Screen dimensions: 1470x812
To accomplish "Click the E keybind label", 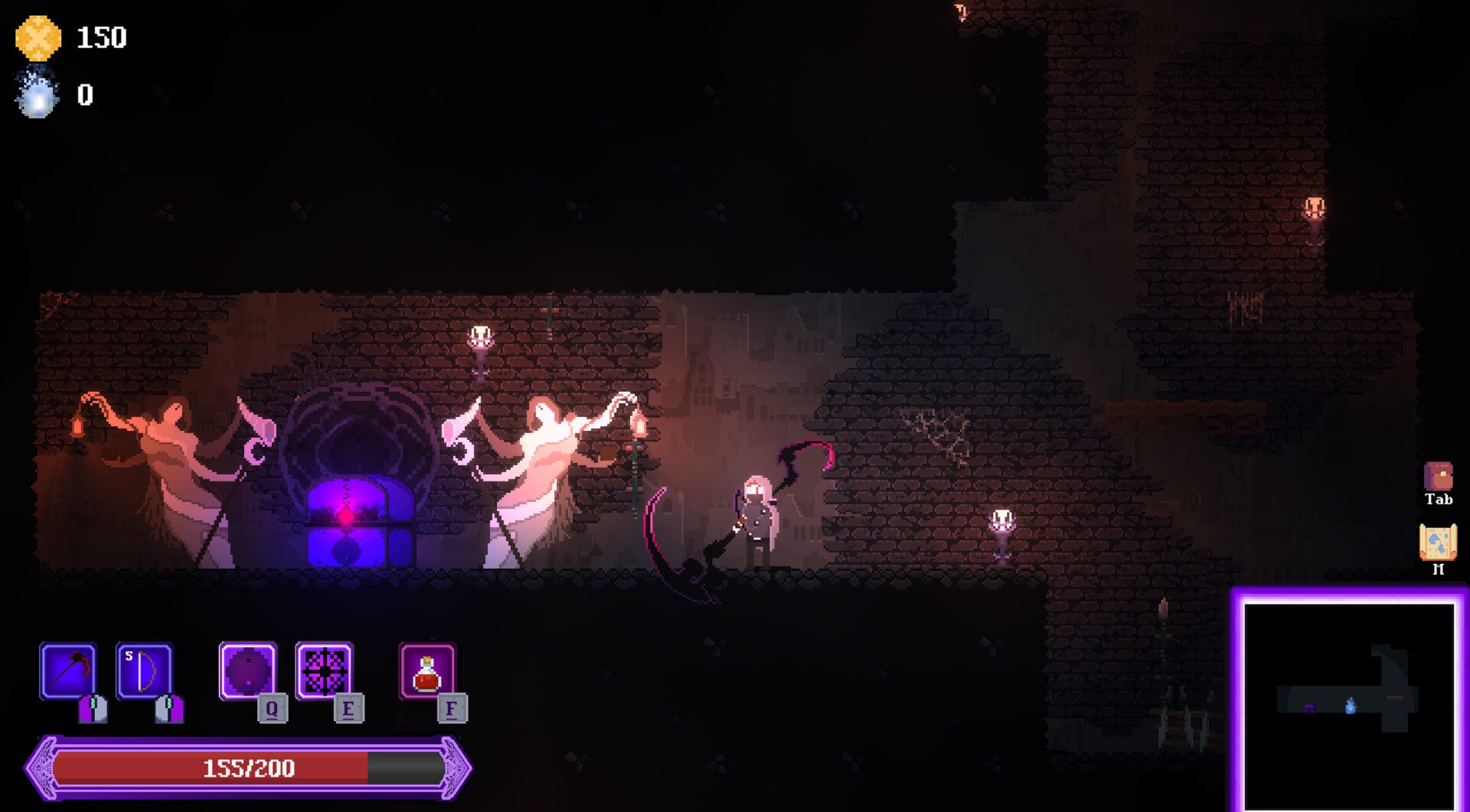I will pos(349,709).
